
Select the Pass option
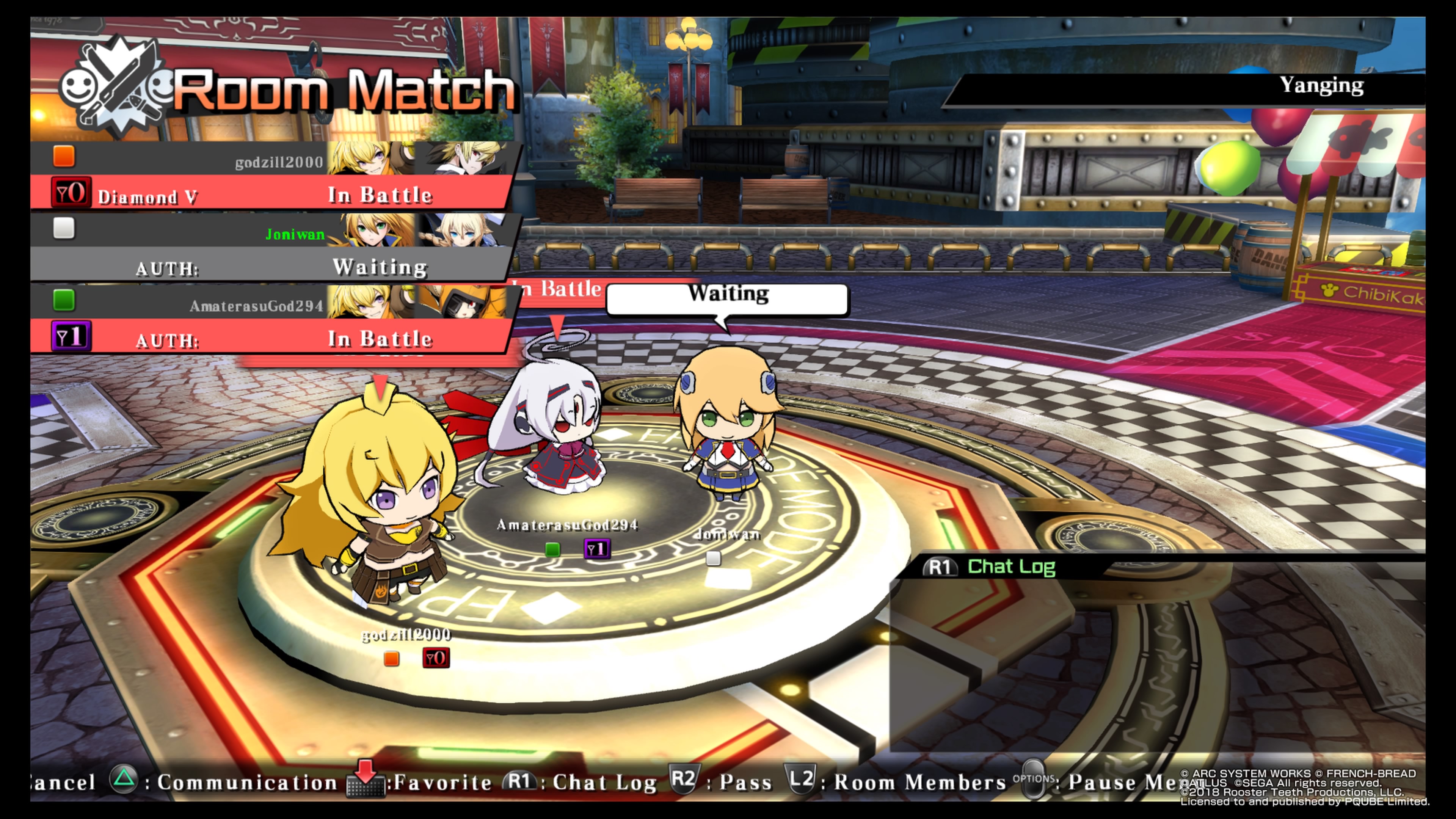tap(723, 782)
